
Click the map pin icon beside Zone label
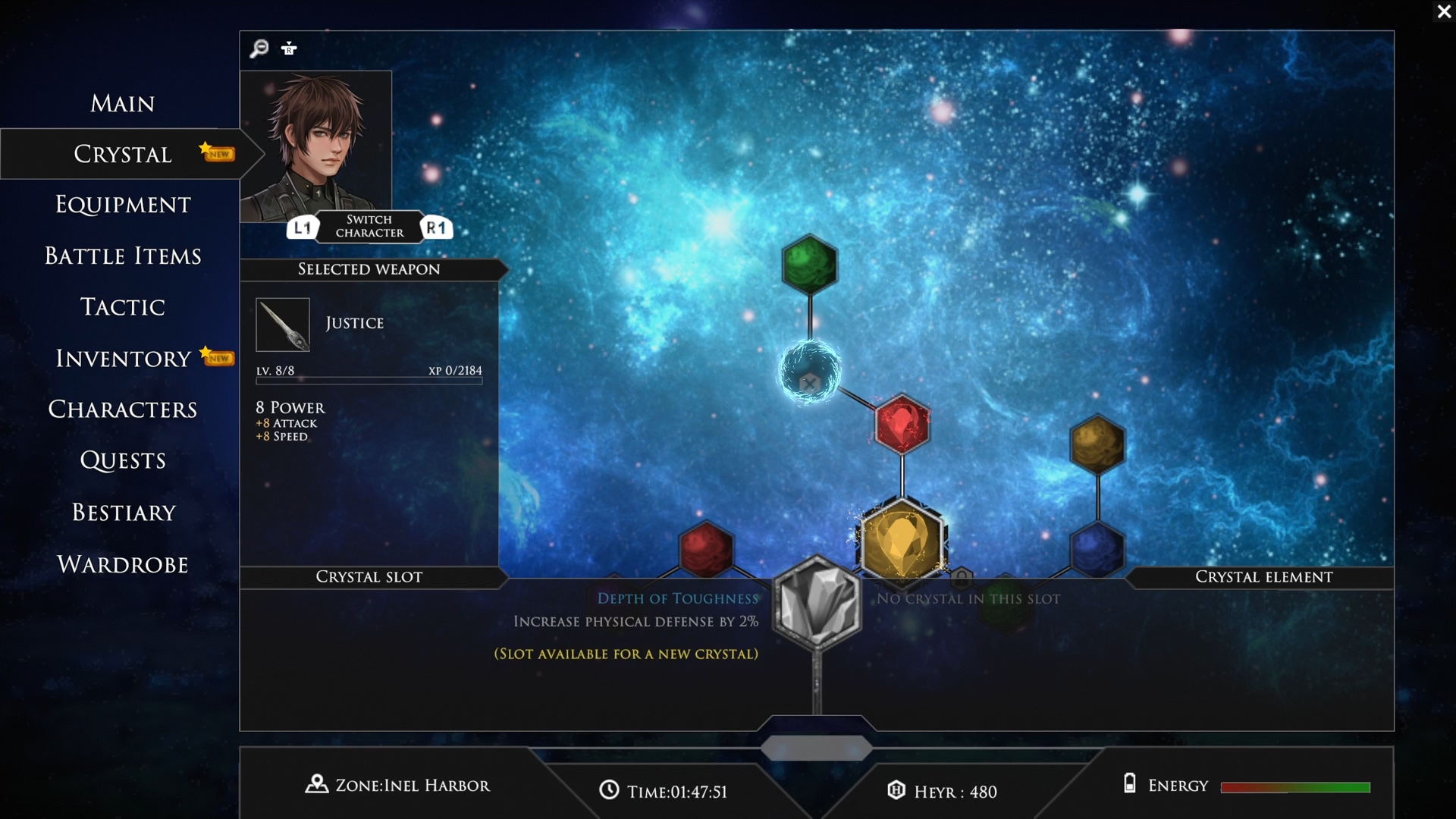pyautogui.click(x=315, y=785)
